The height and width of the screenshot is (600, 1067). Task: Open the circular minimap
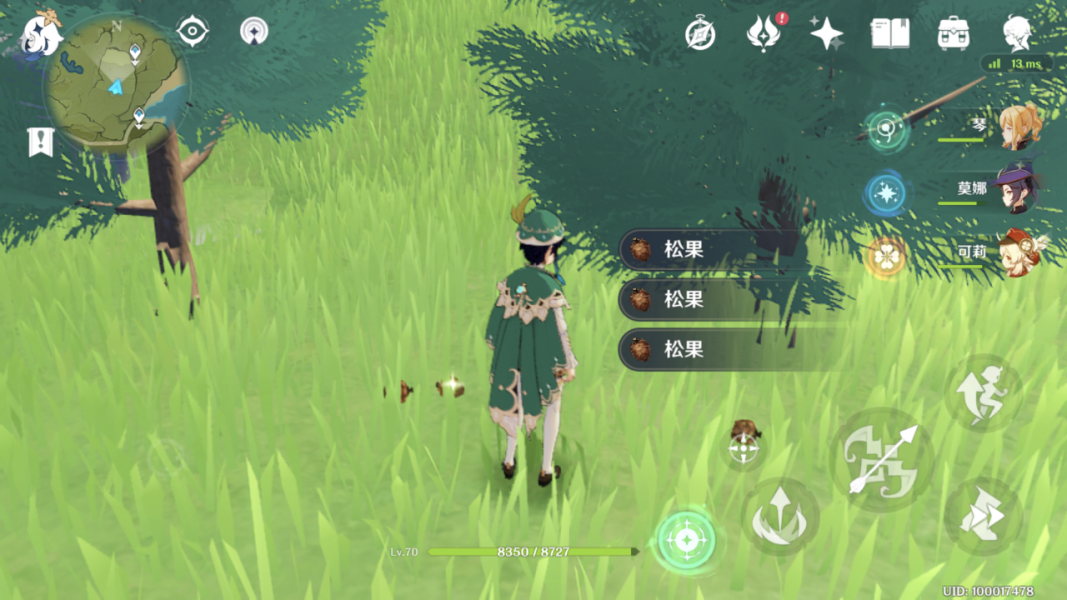116,82
